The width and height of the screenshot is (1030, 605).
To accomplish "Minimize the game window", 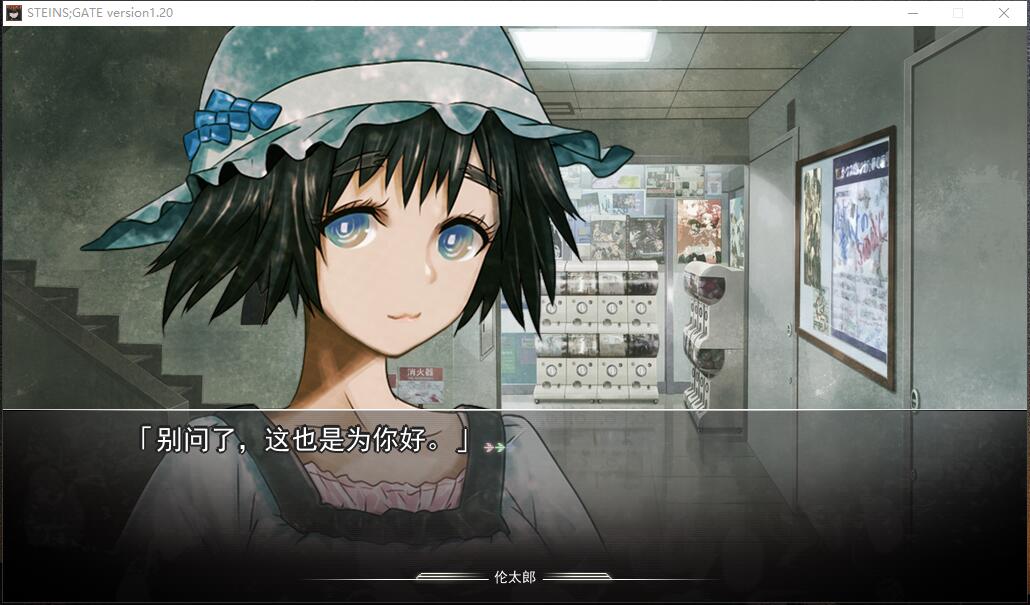I will pyautogui.click(x=912, y=13).
